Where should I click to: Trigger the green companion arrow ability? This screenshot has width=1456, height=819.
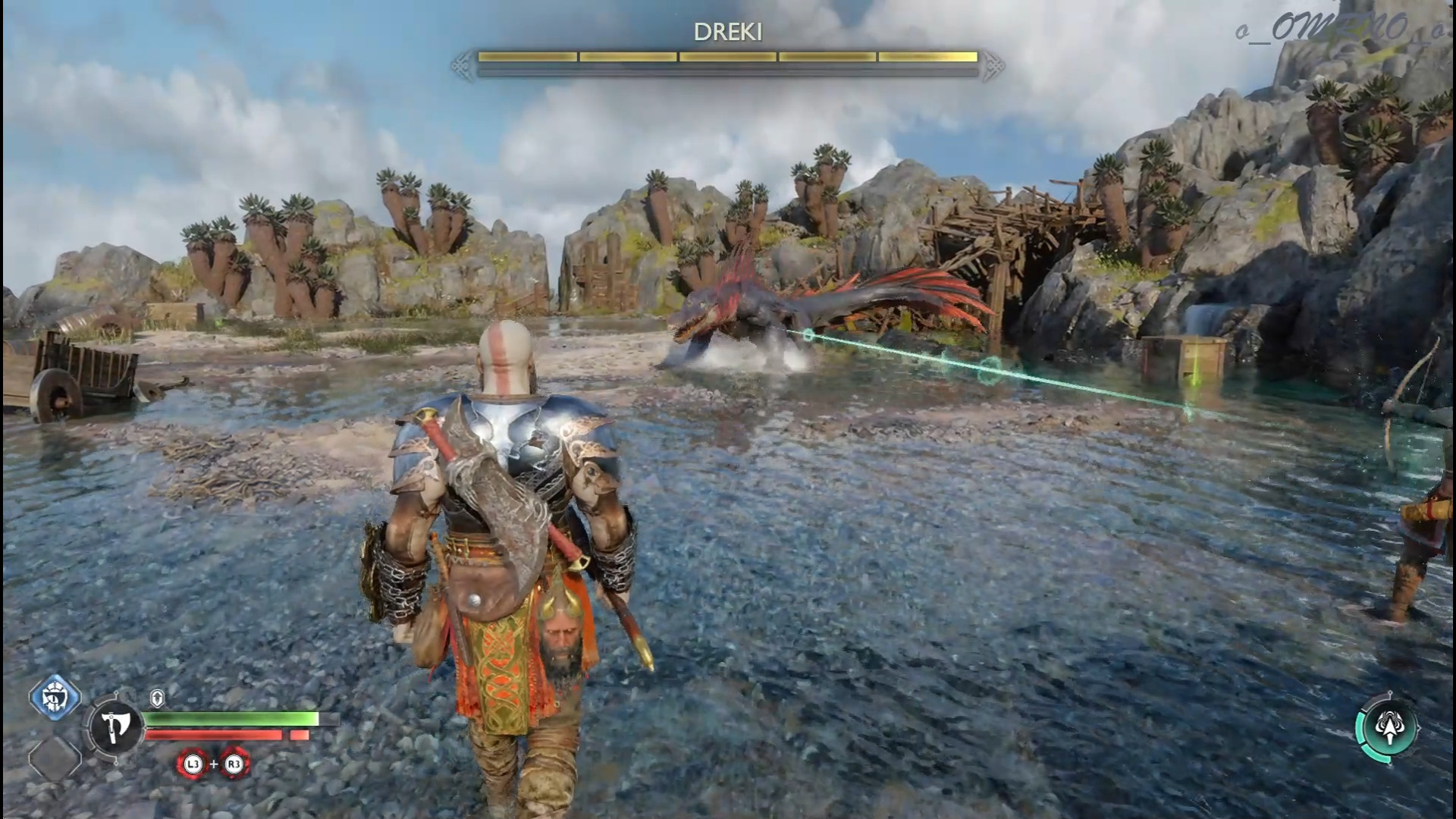point(1389,729)
